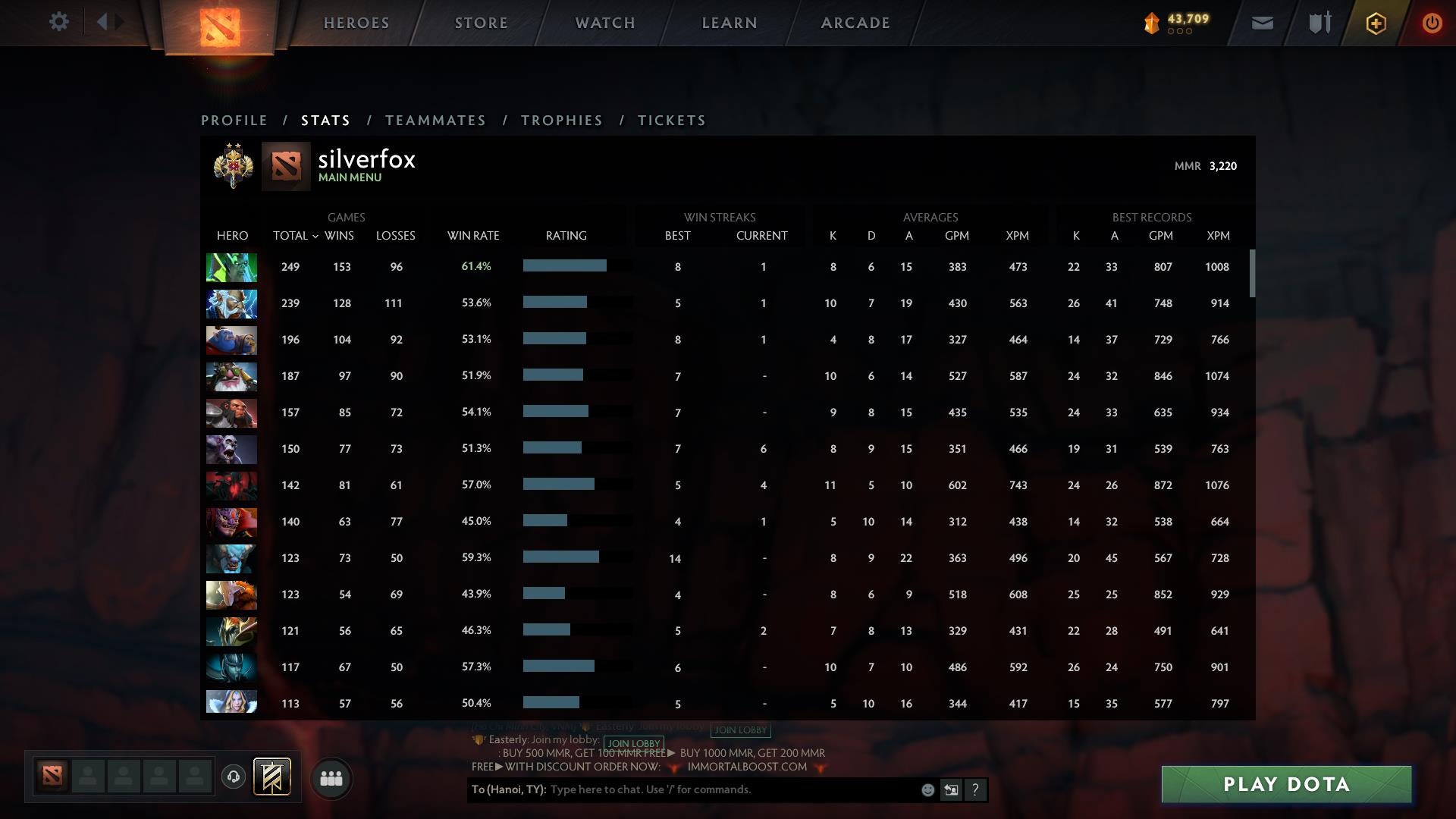
Task: Open the friends list icon
Action: pos(331,778)
